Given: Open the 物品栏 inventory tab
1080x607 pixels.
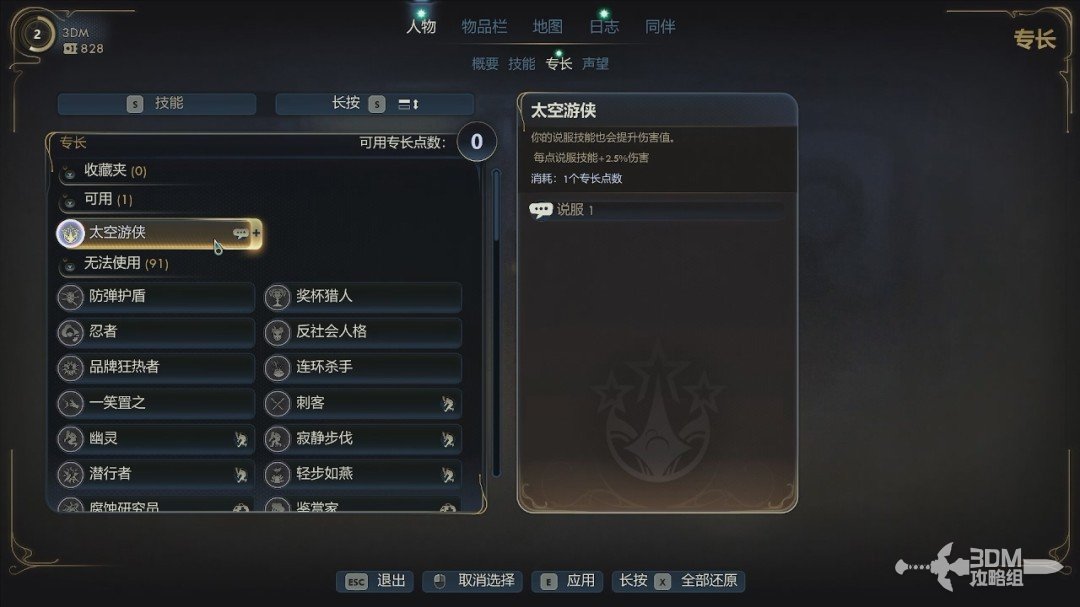Looking at the screenshot, I should tap(484, 27).
